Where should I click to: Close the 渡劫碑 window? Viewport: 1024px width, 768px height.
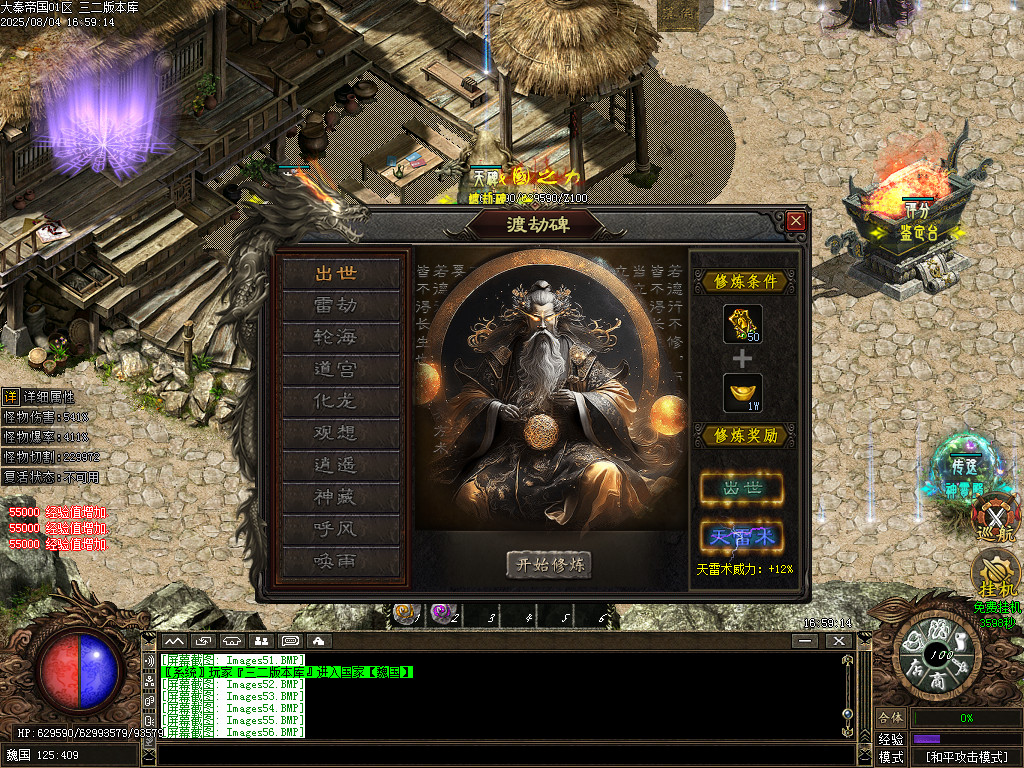click(x=796, y=221)
